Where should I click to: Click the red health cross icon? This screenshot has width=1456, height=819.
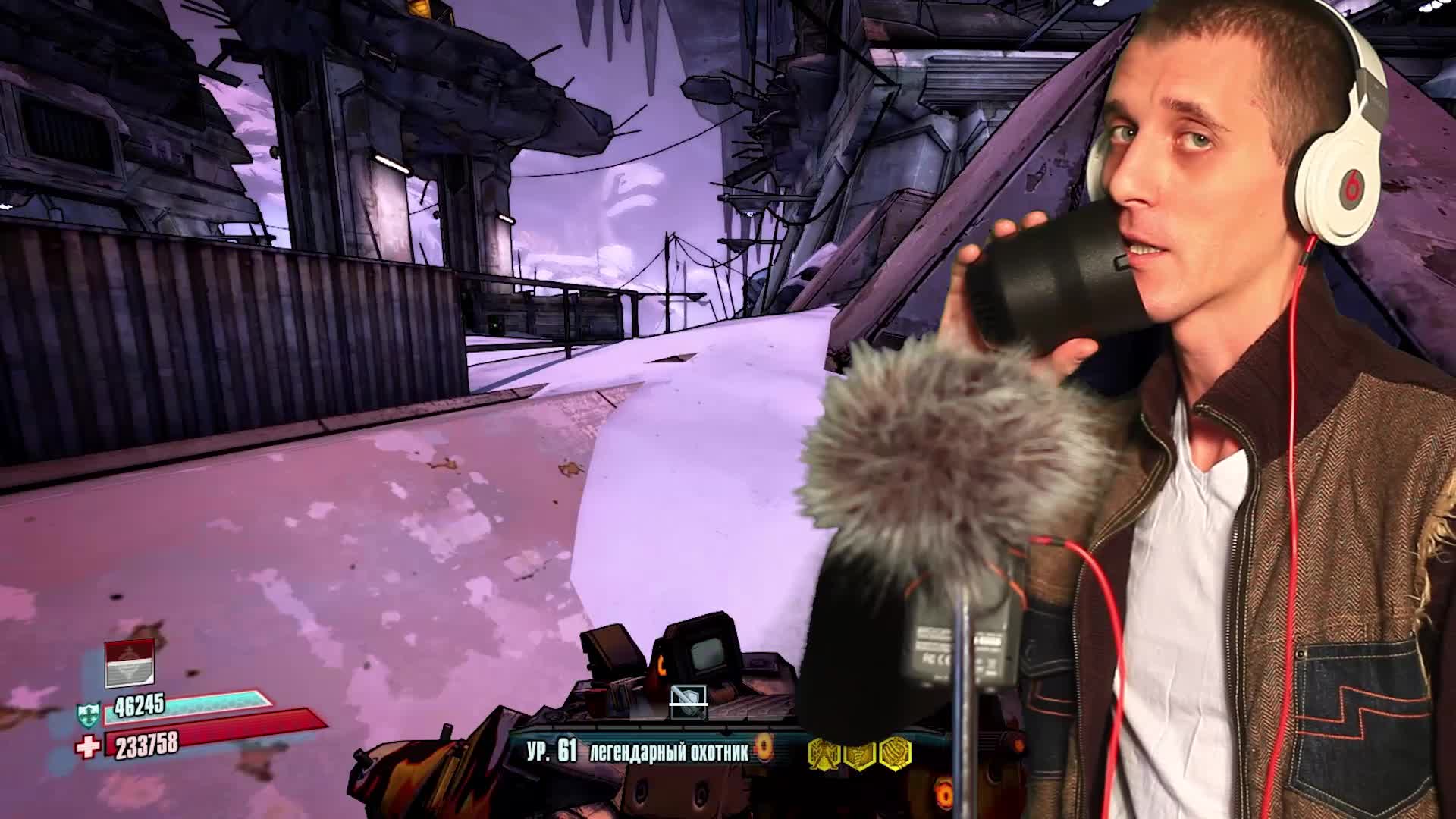(86, 747)
